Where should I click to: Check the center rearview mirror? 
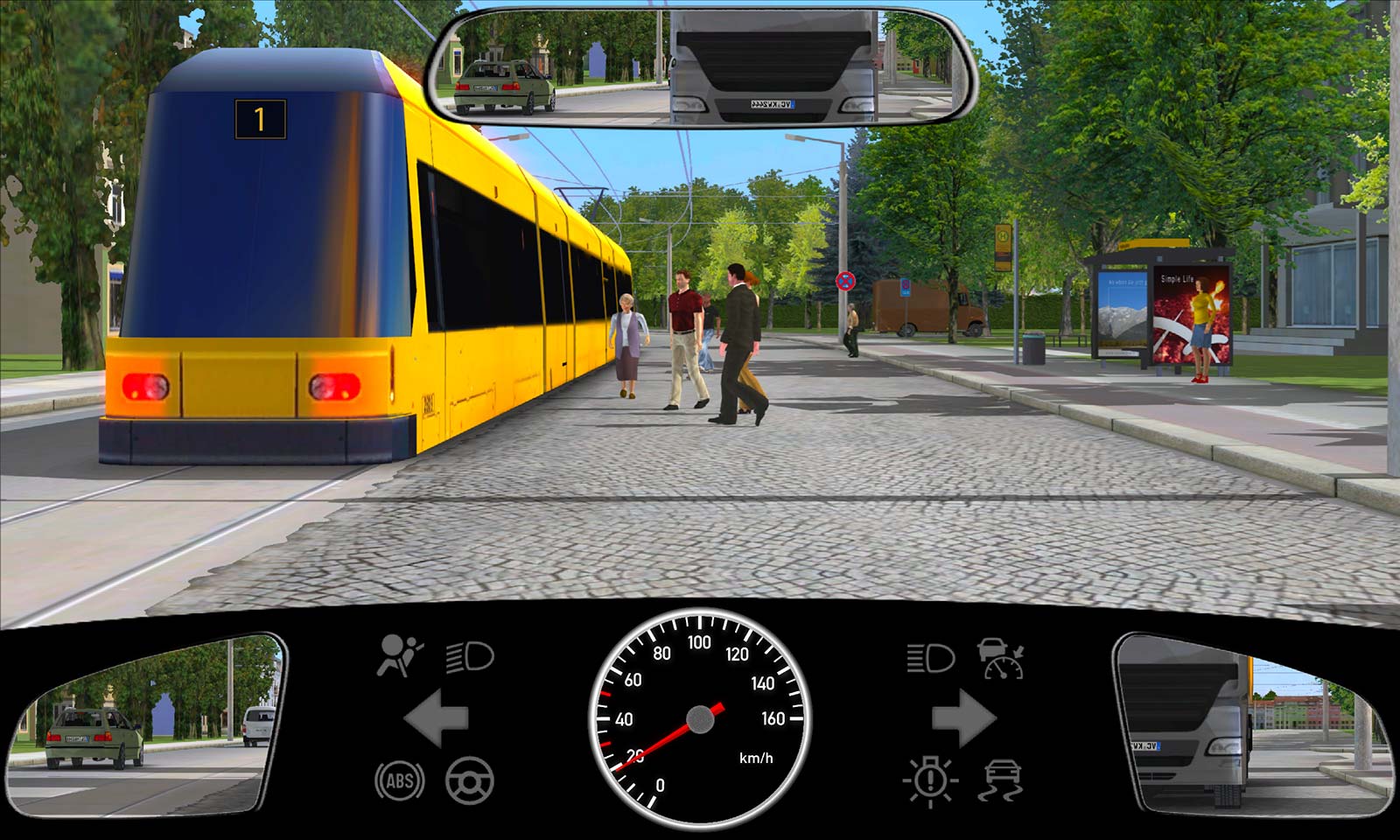(700, 66)
